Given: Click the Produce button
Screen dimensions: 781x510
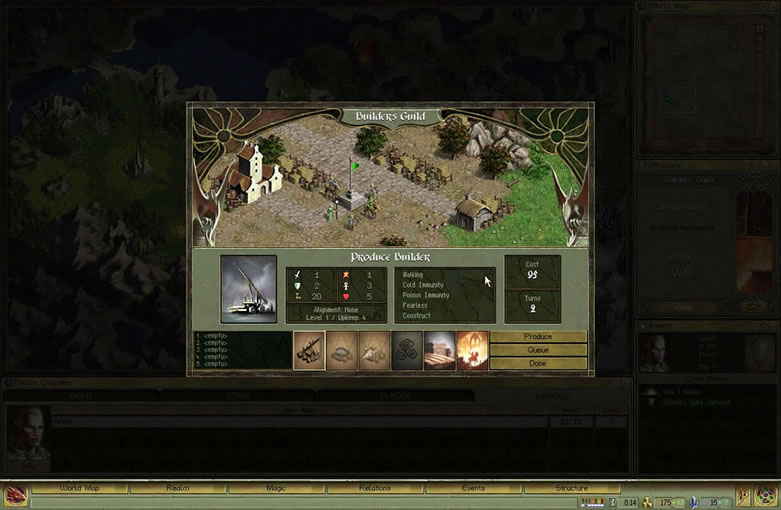Looking at the screenshot, I should [538, 337].
